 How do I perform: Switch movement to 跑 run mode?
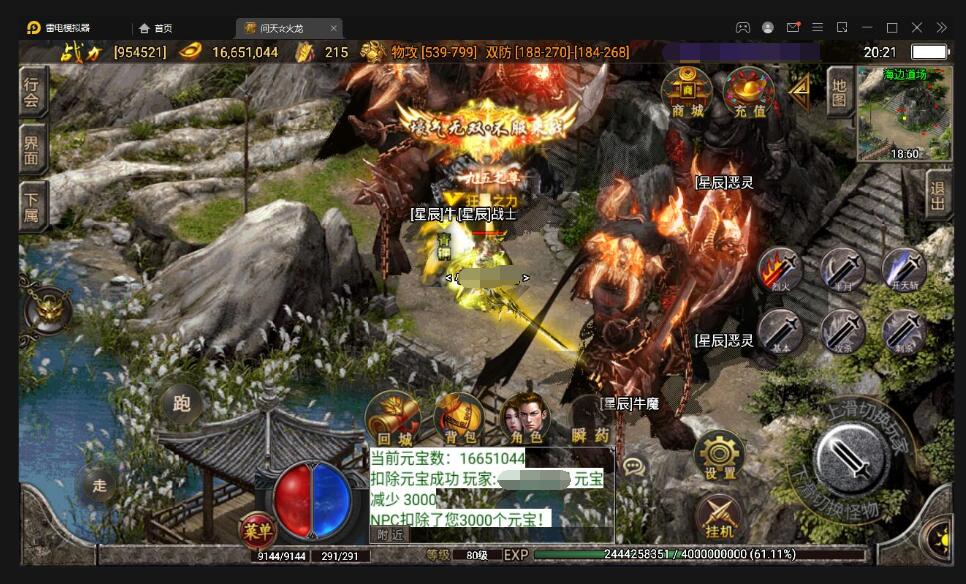coord(182,404)
